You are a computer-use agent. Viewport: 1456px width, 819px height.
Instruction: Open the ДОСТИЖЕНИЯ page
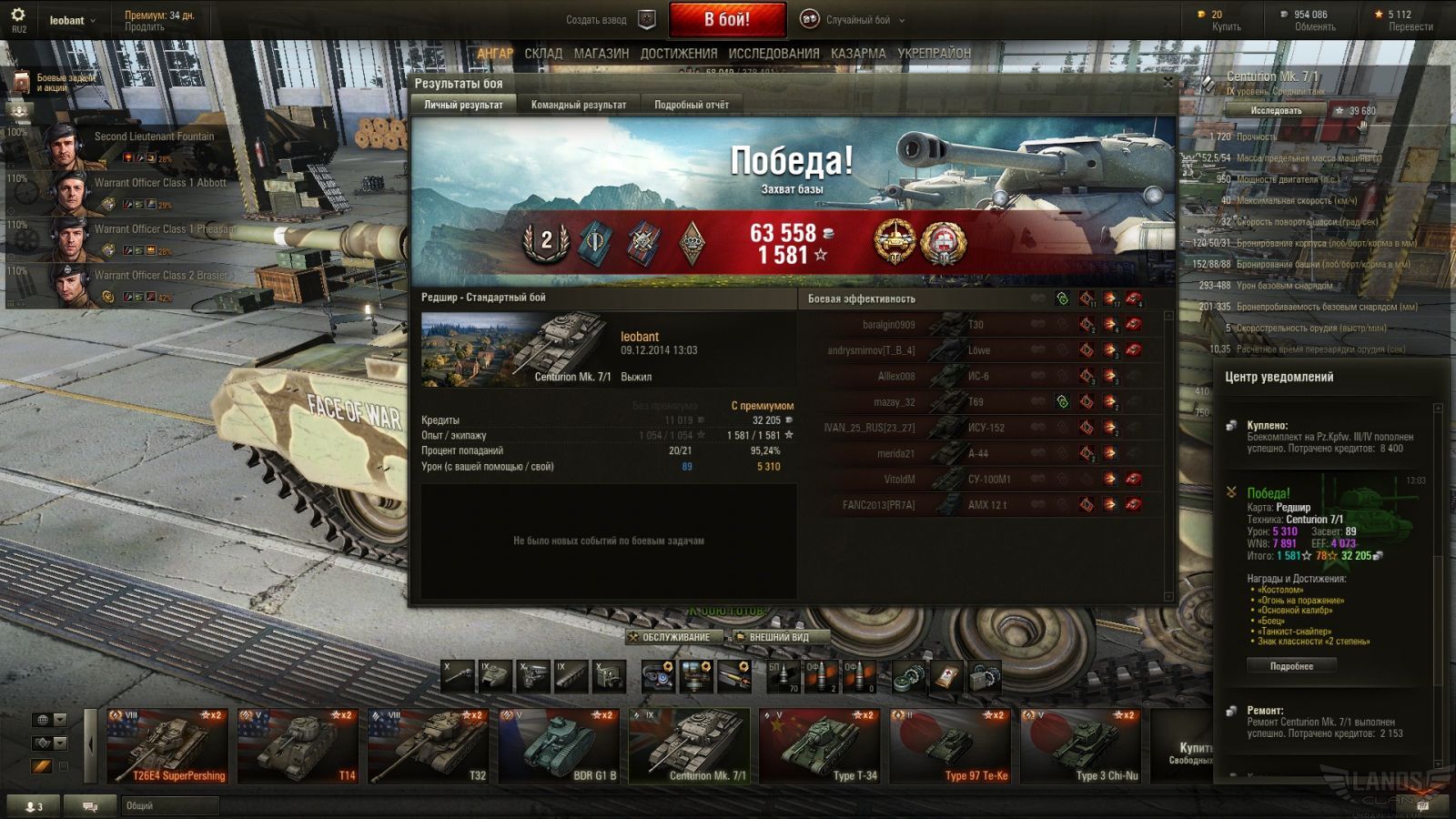pos(679,54)
